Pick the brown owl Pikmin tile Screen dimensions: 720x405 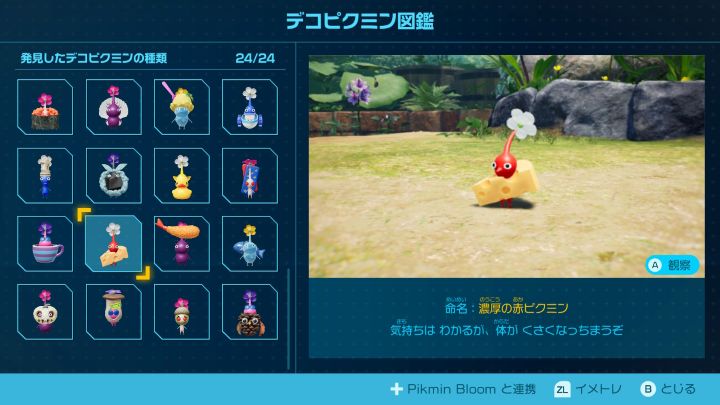pos(249,311)
